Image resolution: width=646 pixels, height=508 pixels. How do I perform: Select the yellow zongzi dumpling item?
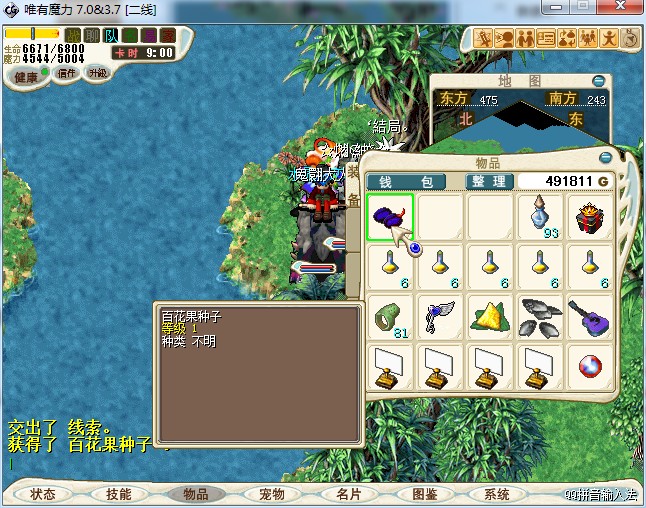click(x=490, y=318)
